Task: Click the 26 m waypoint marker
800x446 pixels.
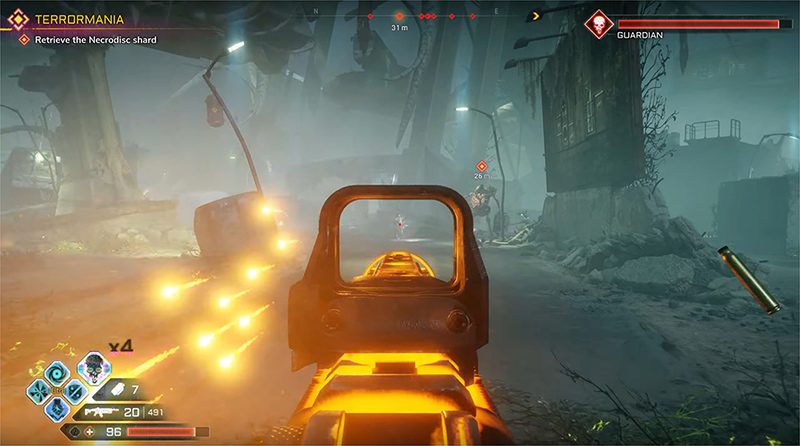Action: tap(481, 165)
